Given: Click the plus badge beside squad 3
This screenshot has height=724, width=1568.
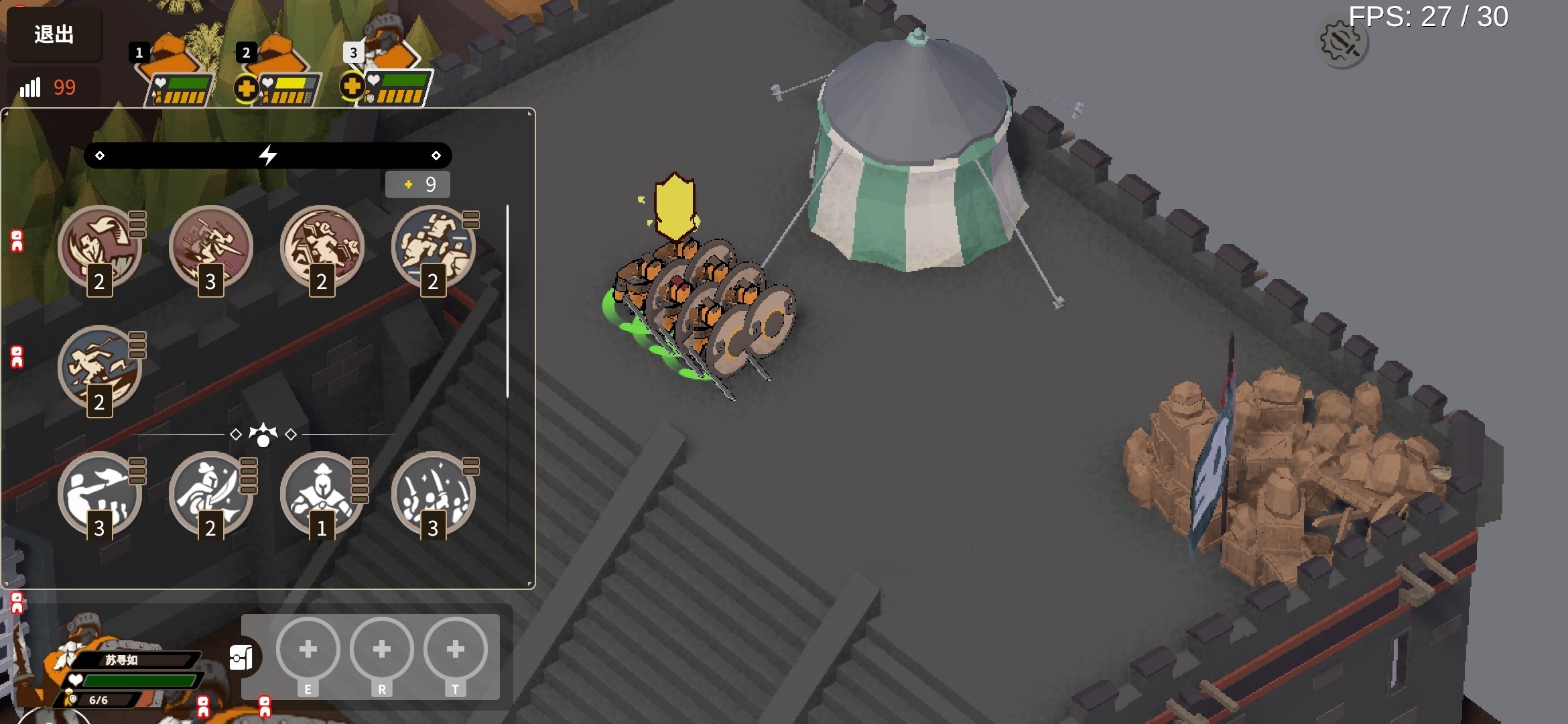Looking at the screenshot, I should [352, 86].
